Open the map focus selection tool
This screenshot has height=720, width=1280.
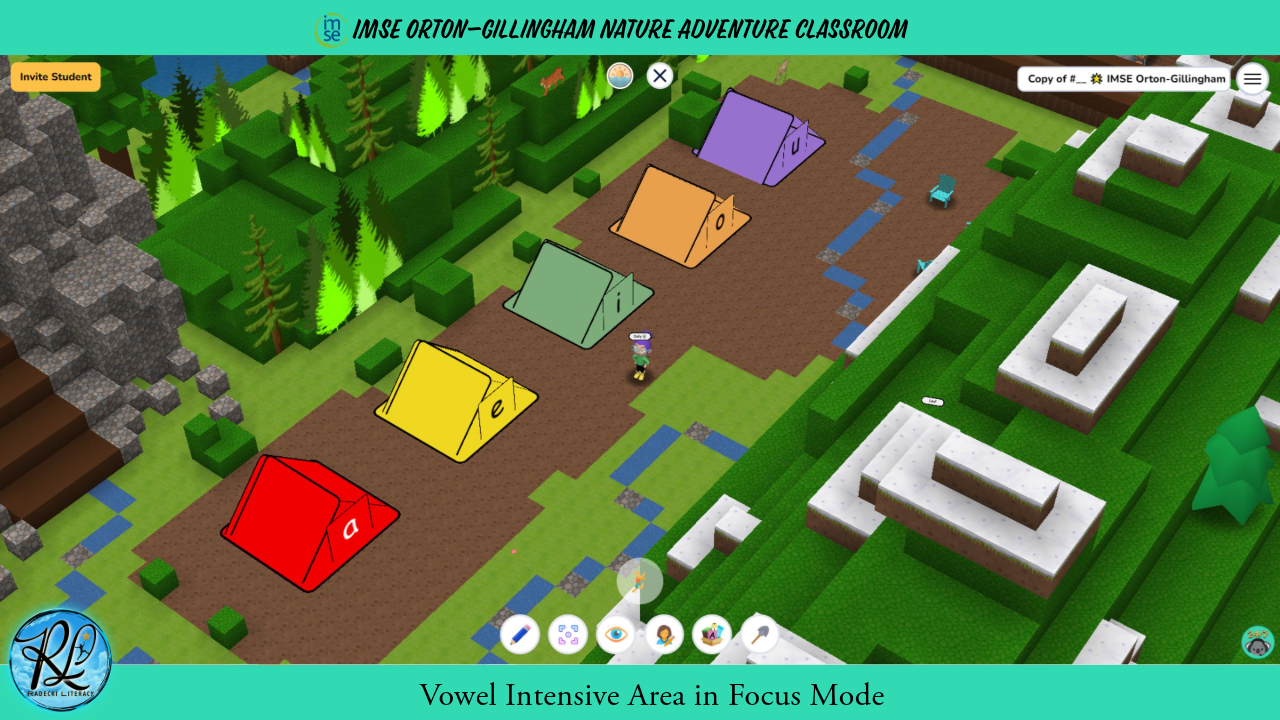coord(568,634)
